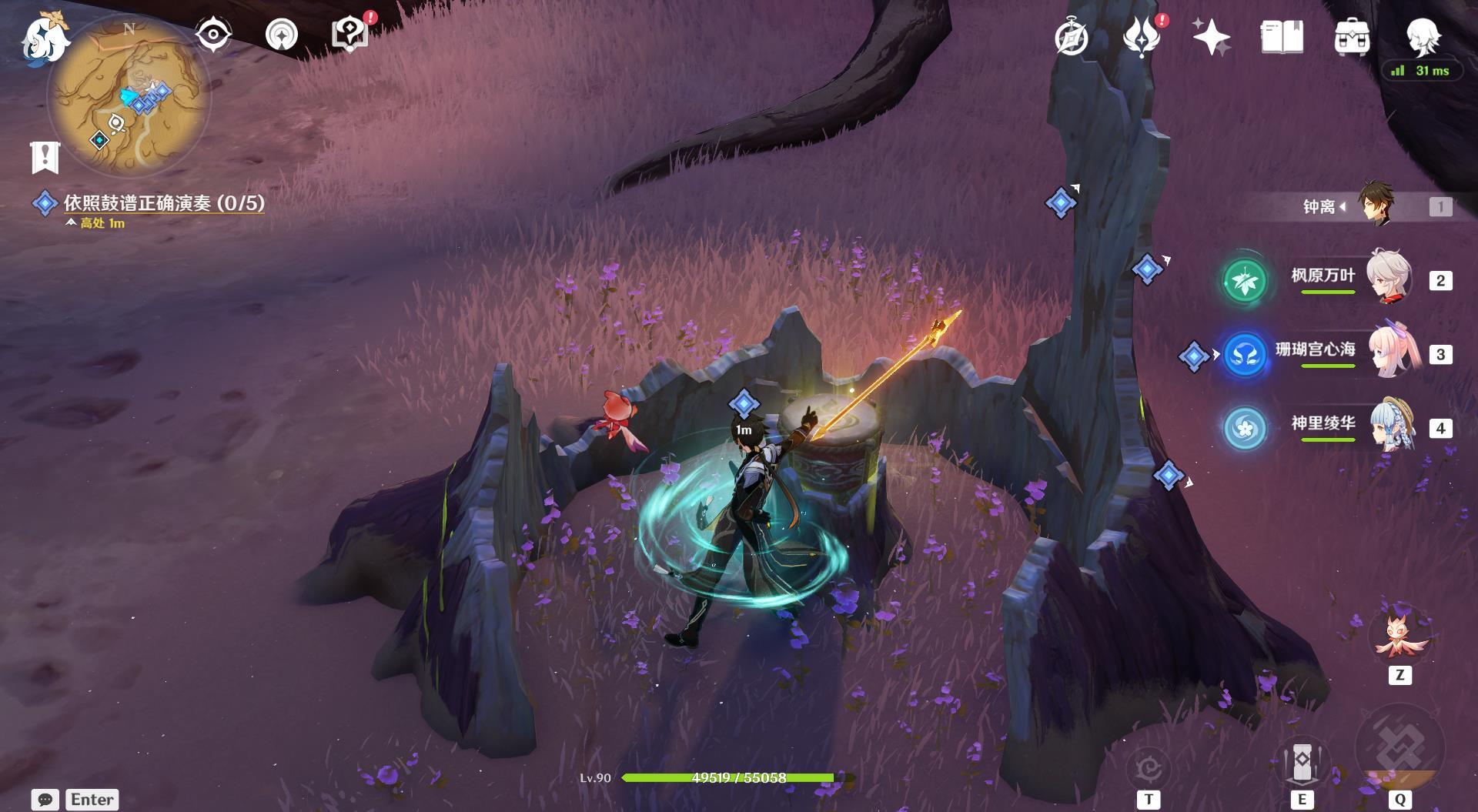Open the tutorial tips icon with red alert
Screen dimensions: 1478x812
coord(349,35)
